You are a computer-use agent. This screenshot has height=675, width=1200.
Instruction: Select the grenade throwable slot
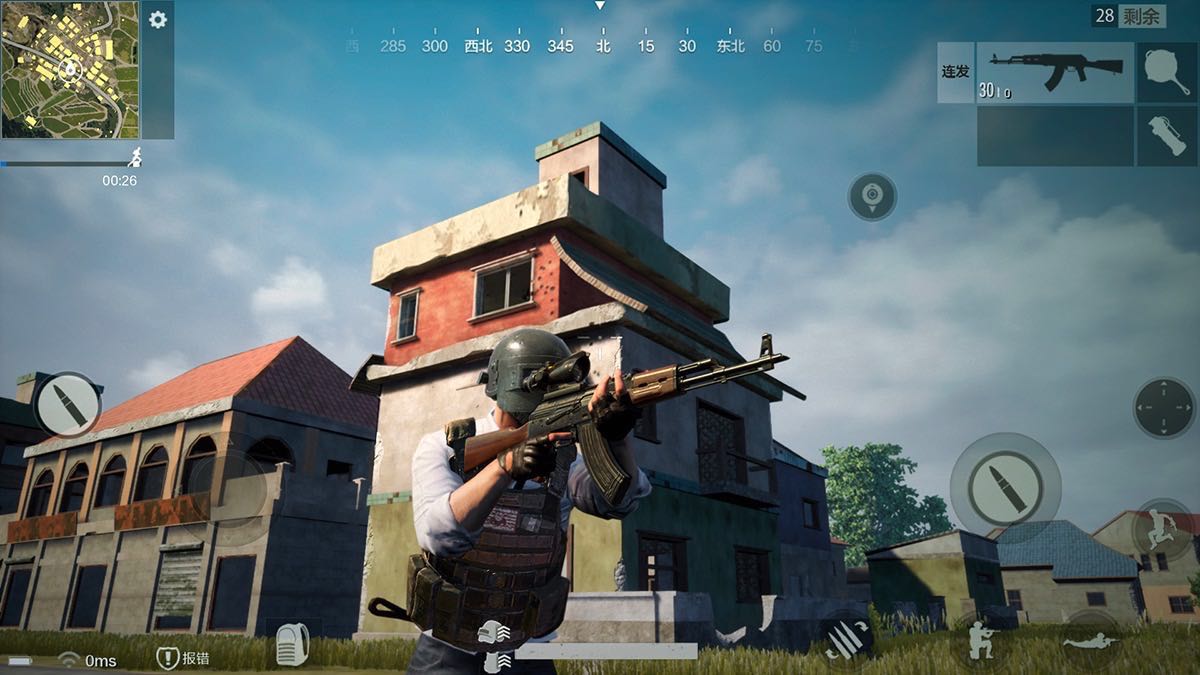point(1165,137)
